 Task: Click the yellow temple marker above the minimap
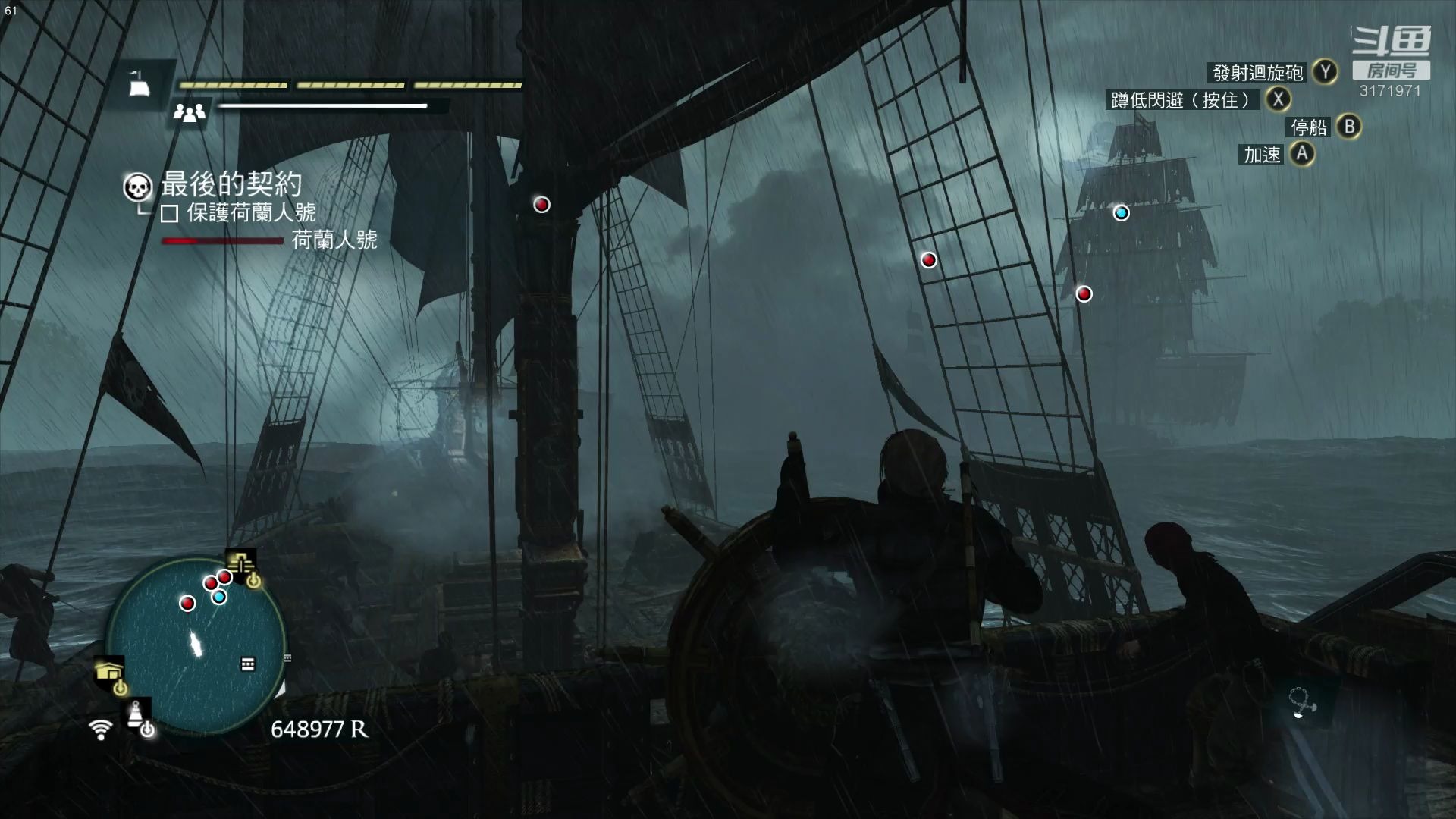(x=242, y=564)
